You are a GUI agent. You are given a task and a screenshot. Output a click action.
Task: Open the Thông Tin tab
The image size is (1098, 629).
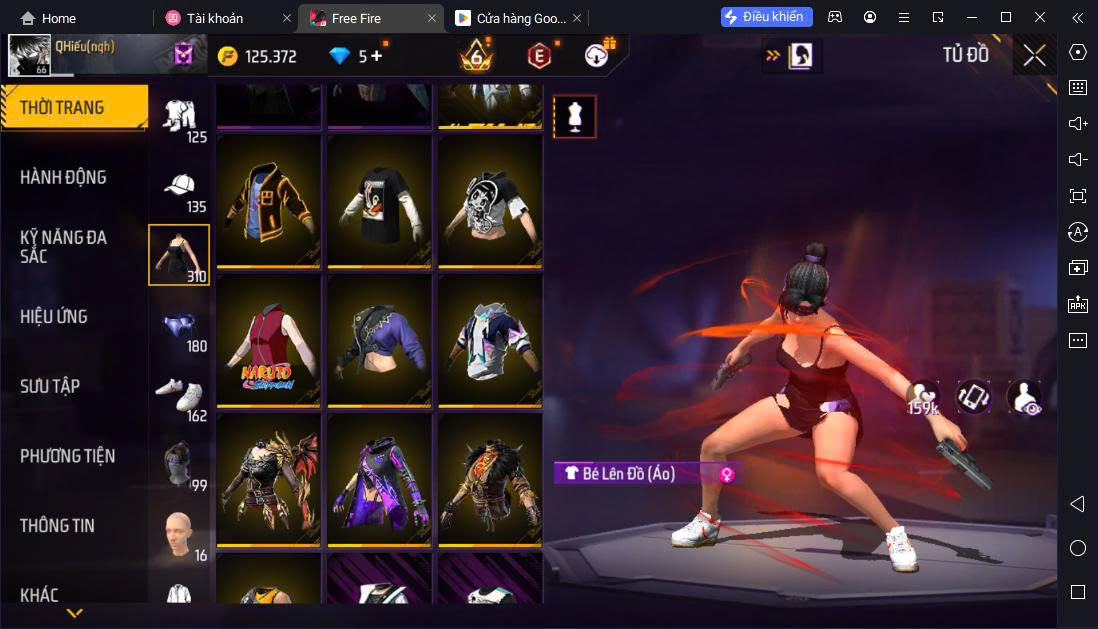point(57,525)
